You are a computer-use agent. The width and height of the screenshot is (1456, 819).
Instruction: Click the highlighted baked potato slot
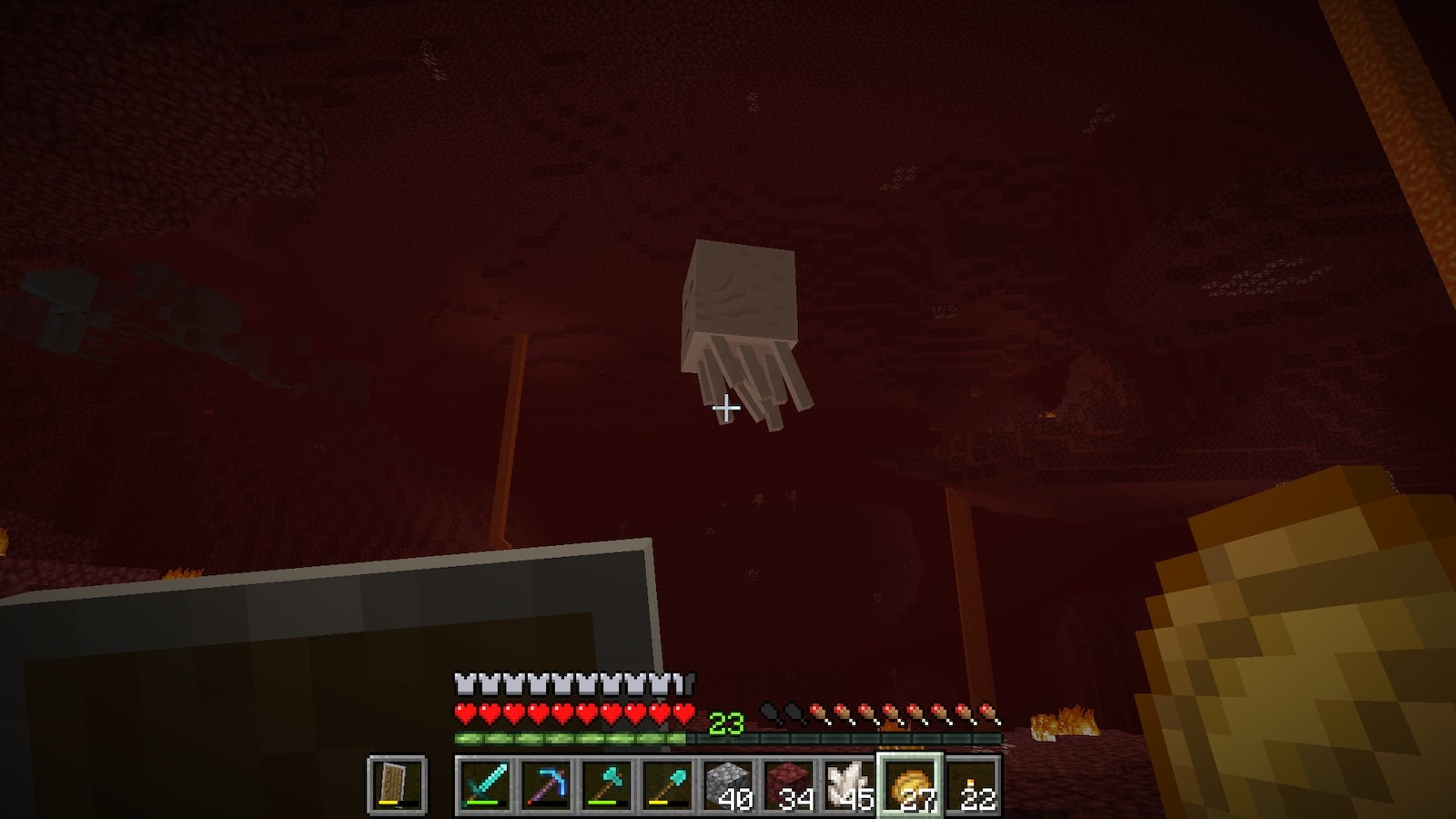pyautogui.click(x=911, y=784)
